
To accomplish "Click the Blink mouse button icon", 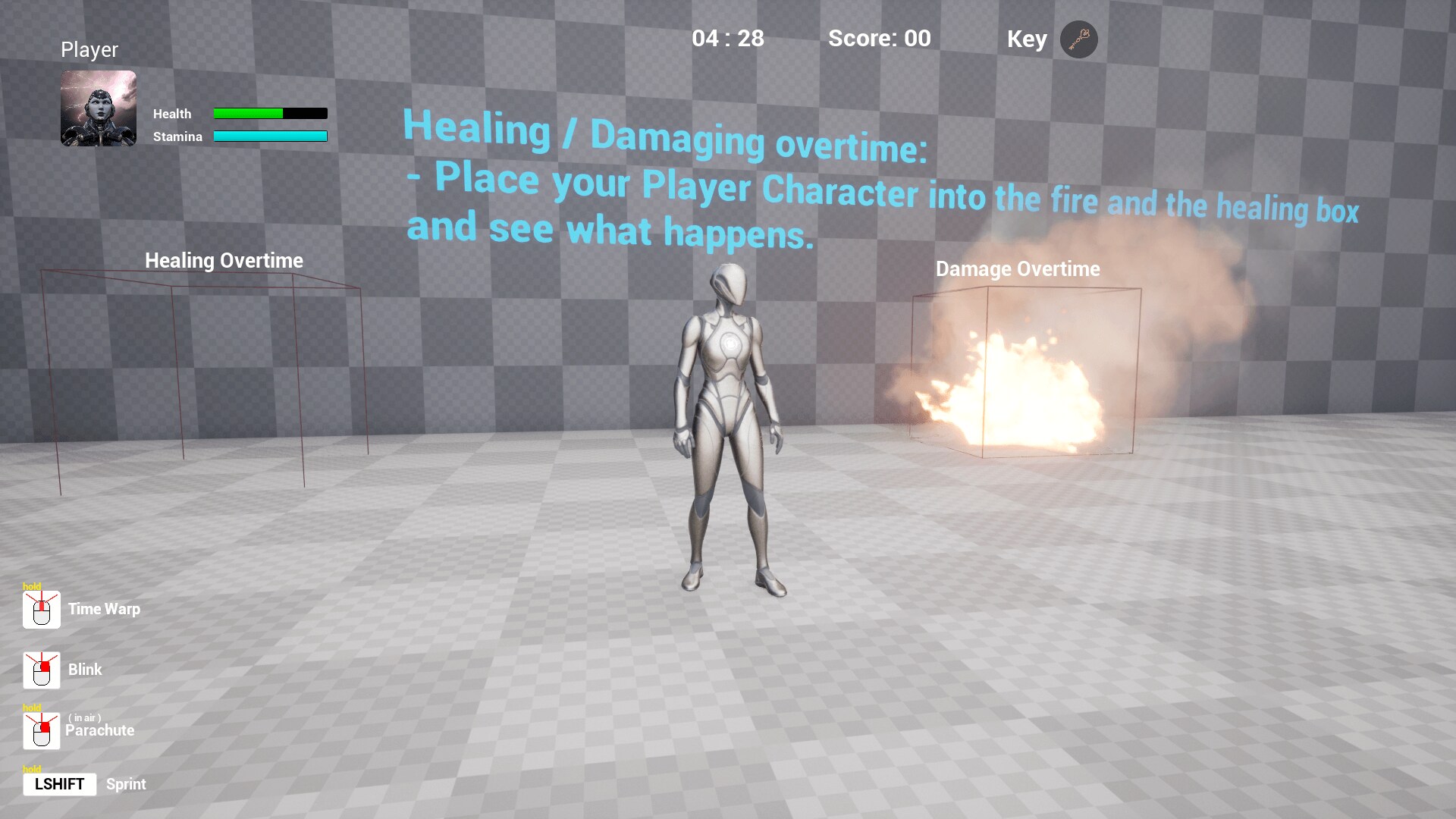I will pyautogui.click(x=42, y=670).
